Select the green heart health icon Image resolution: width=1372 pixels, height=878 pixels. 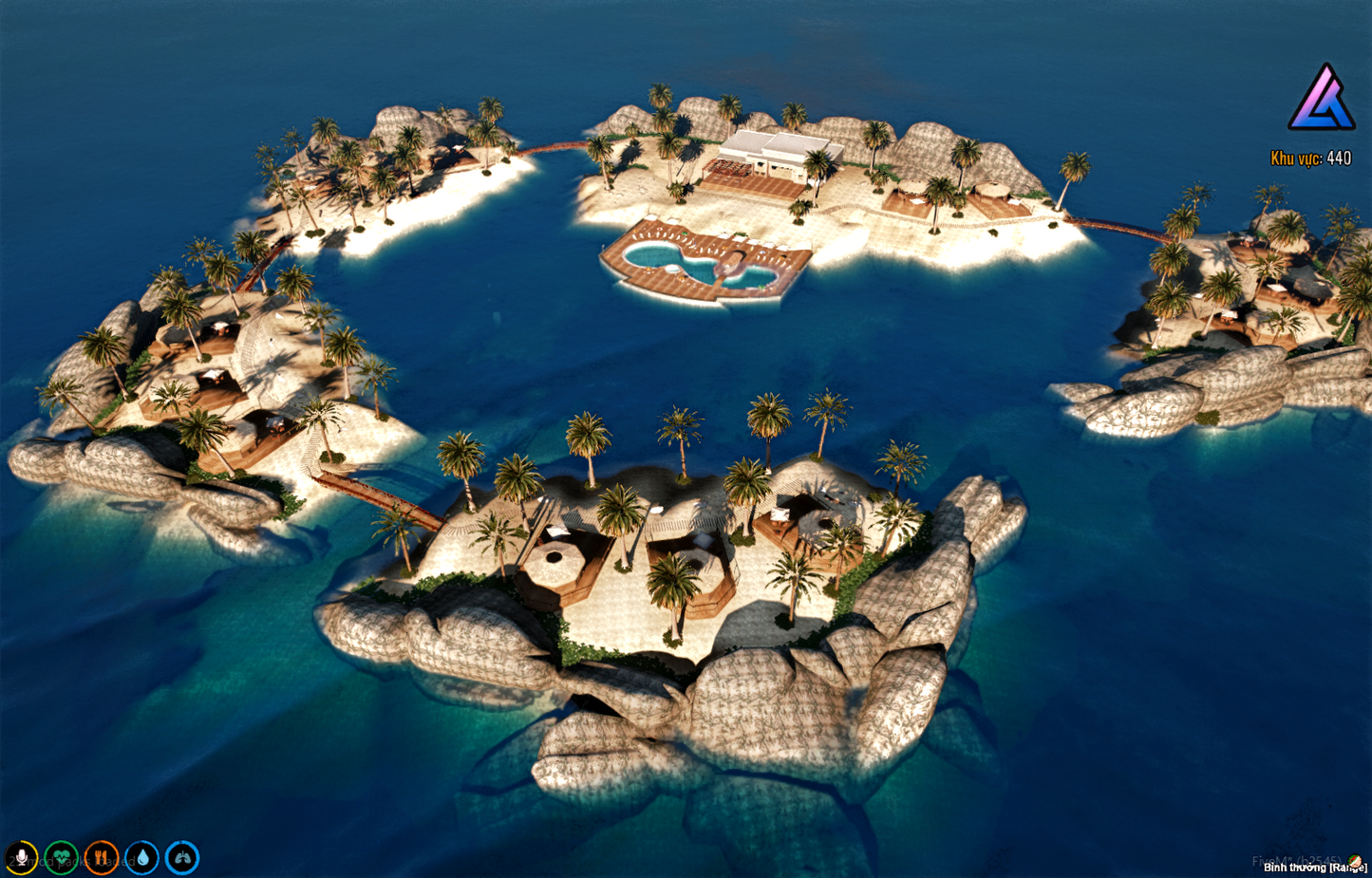click(62, 858)
